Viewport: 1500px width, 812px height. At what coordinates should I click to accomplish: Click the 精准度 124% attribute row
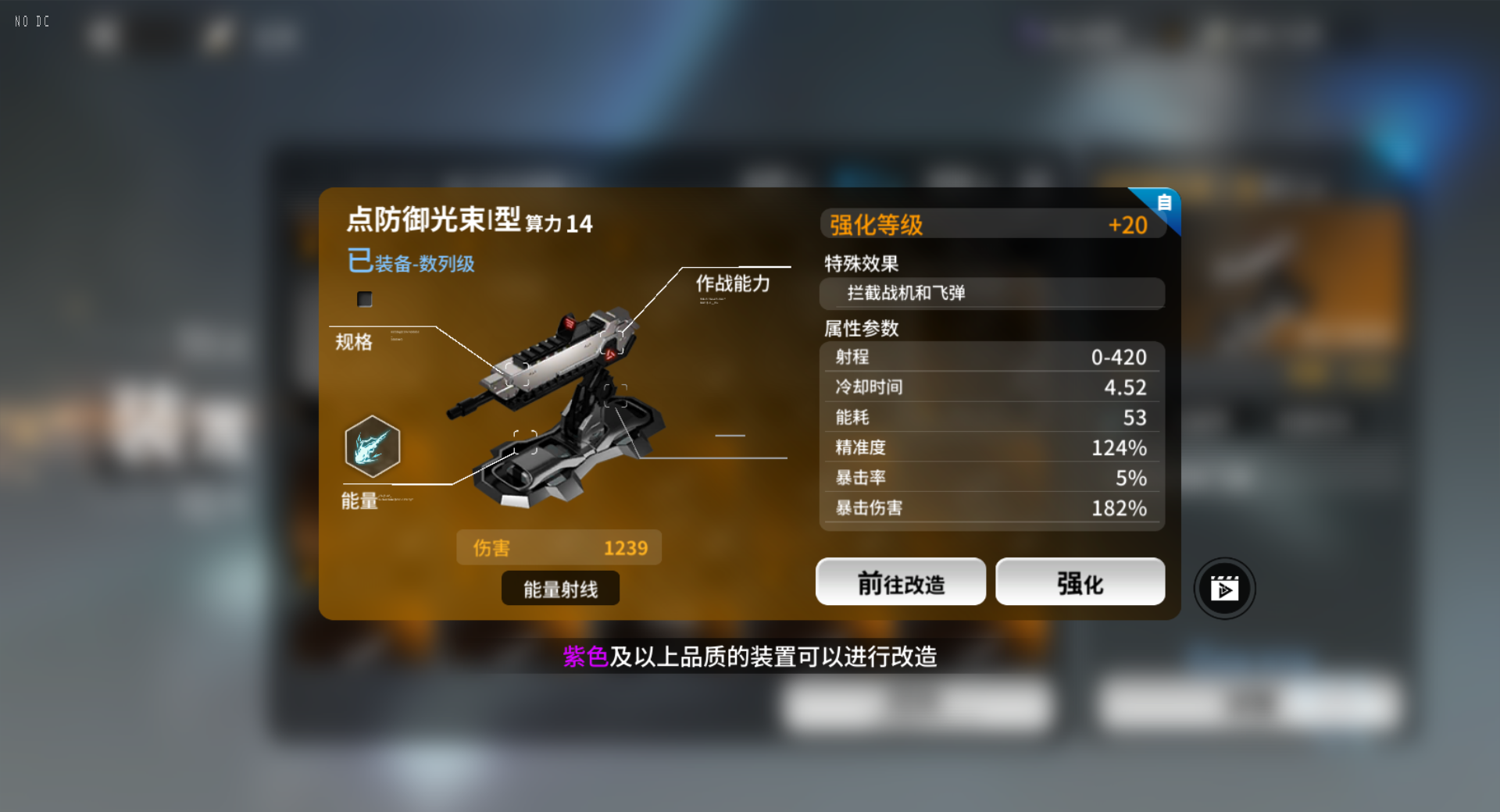click(991, 447)
